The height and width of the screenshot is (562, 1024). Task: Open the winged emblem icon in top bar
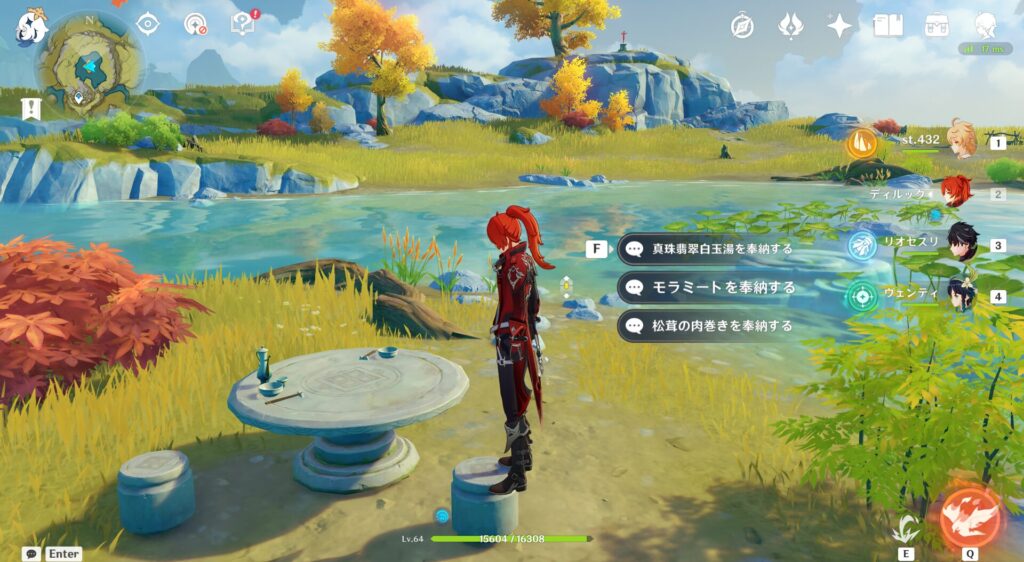791,26
